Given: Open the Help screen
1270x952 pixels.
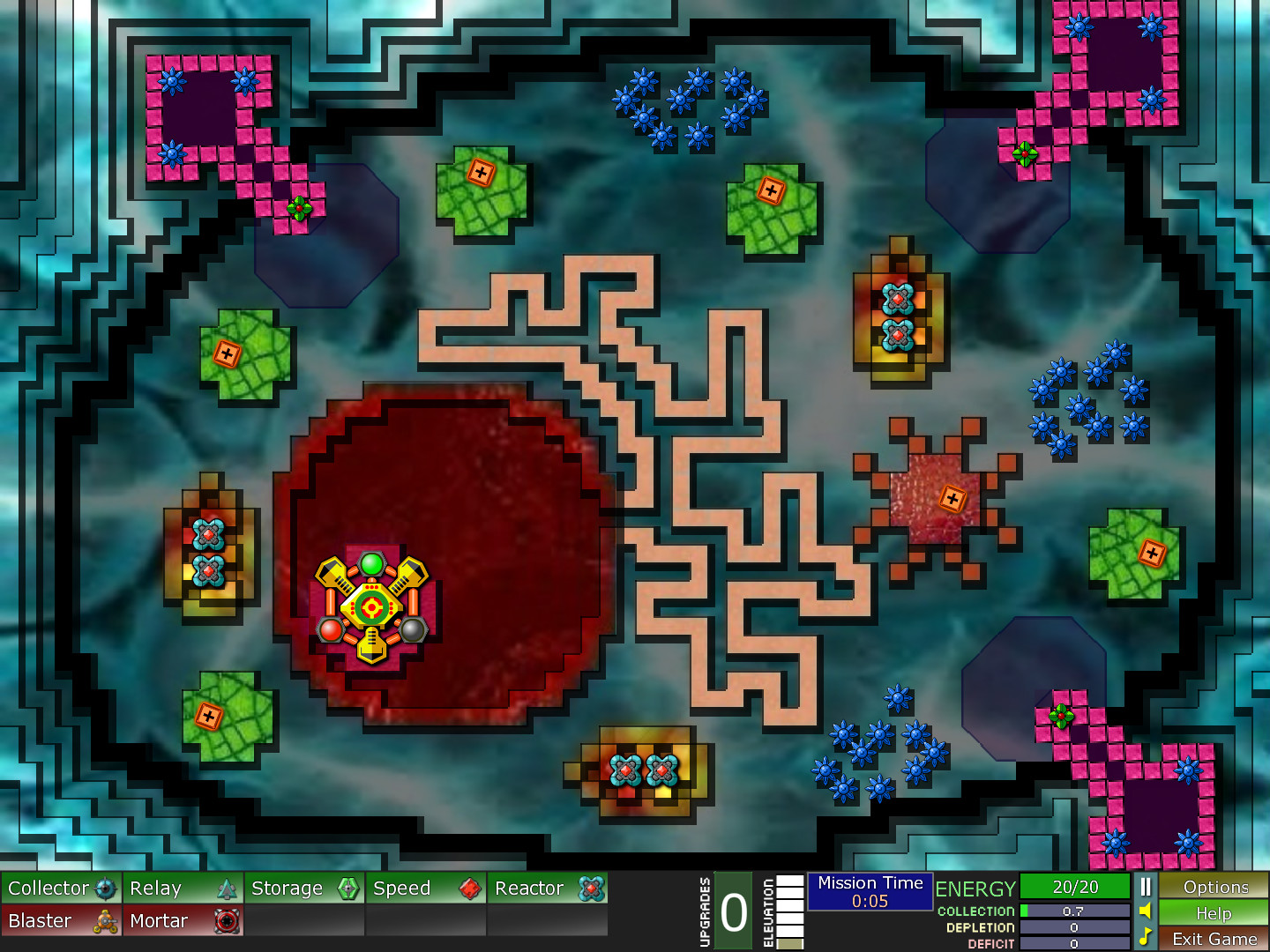Looking at the screenshot, I should [1214, 914].
